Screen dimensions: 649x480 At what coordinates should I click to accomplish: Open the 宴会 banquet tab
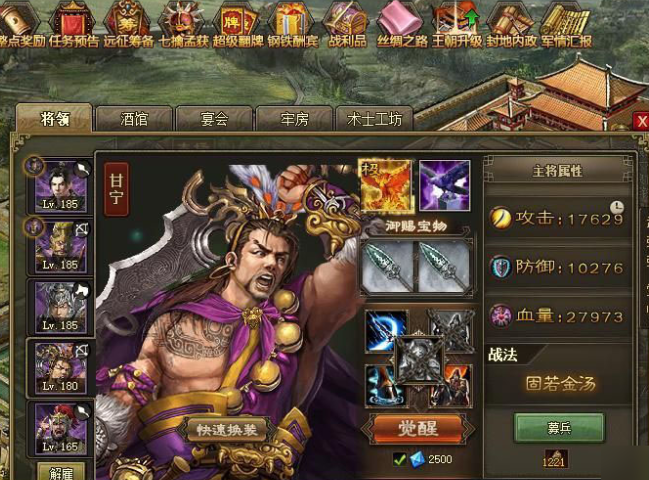click(x=214, y=119)
